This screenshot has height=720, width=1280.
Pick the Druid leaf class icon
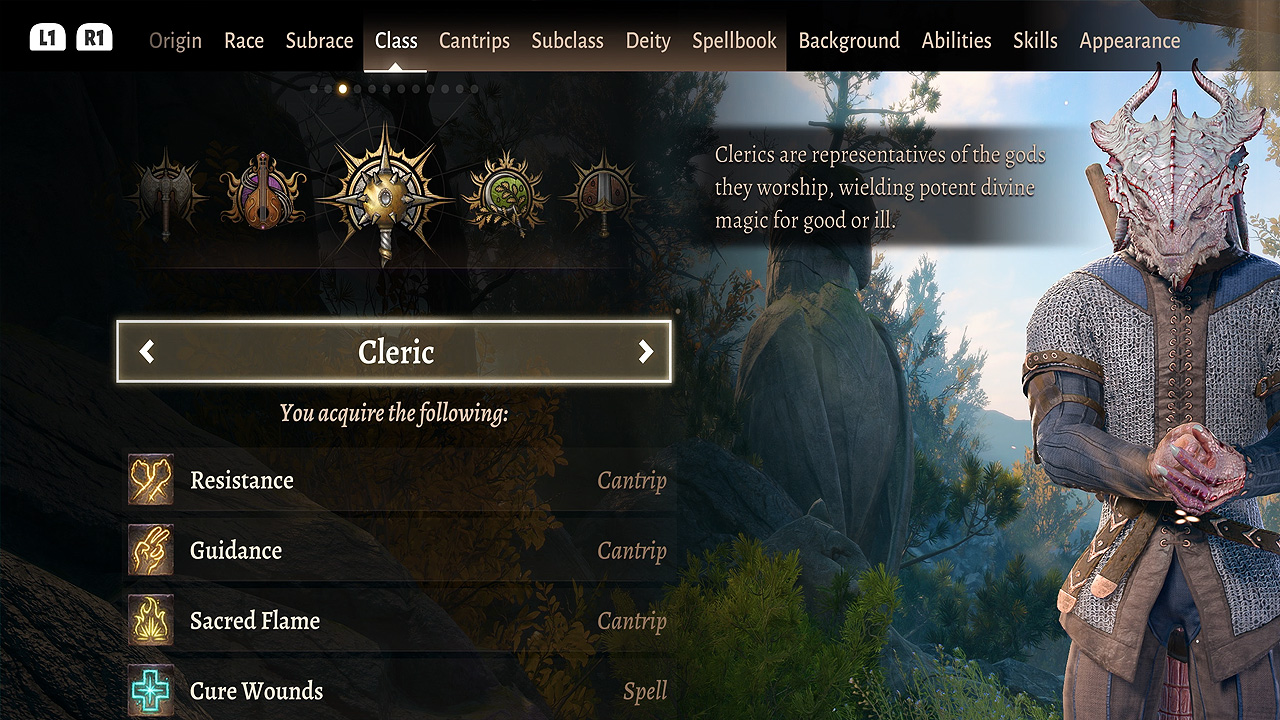(x=506, y=192)
